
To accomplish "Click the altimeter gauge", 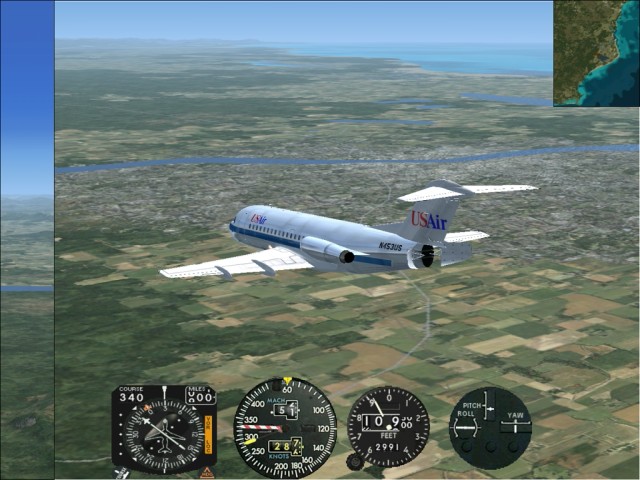I will [389, 426].
